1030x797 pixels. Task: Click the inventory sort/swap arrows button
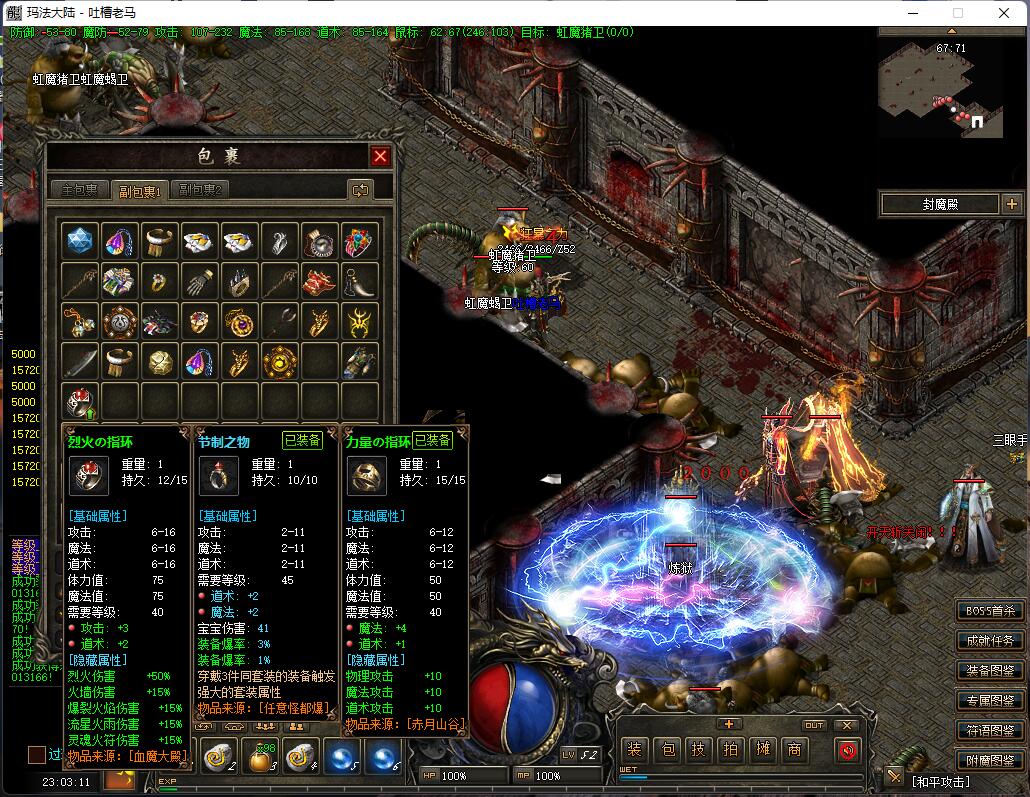(360, 190)
